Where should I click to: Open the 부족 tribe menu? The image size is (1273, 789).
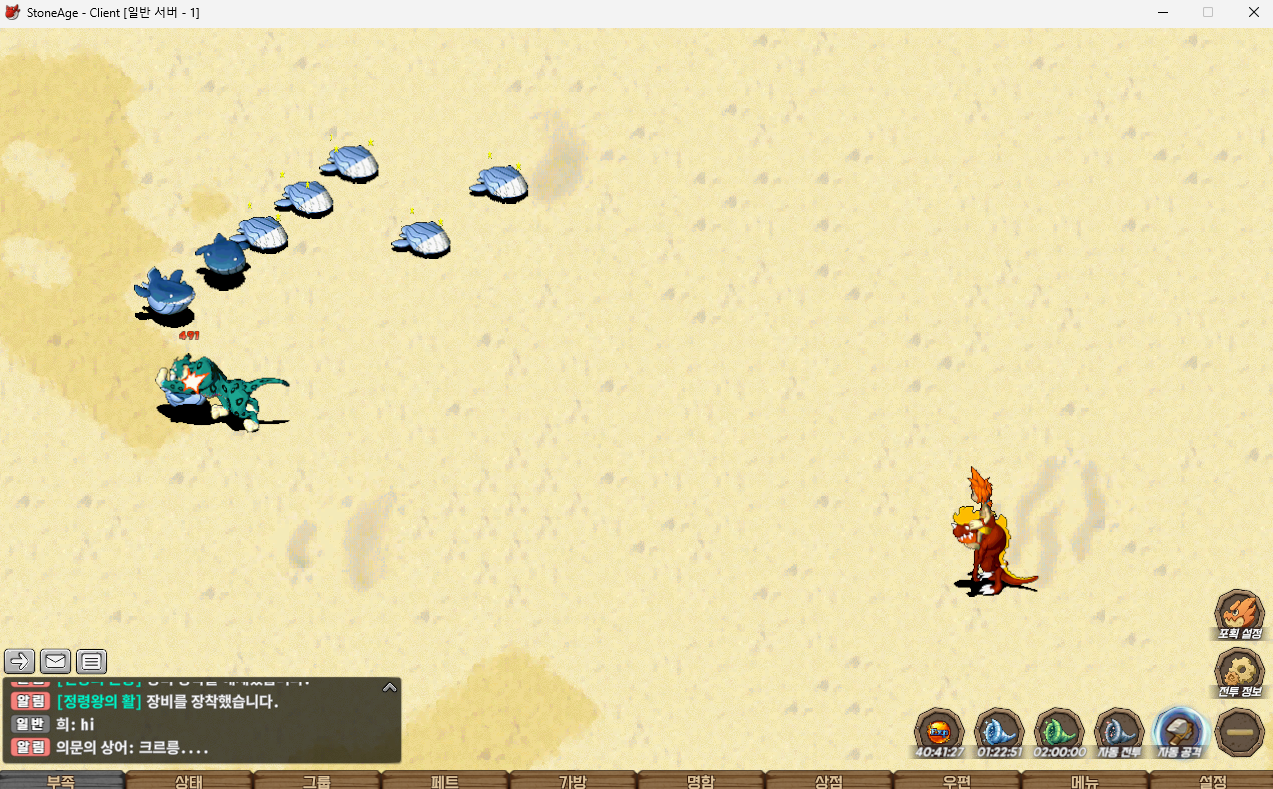[x=62, y=780]
